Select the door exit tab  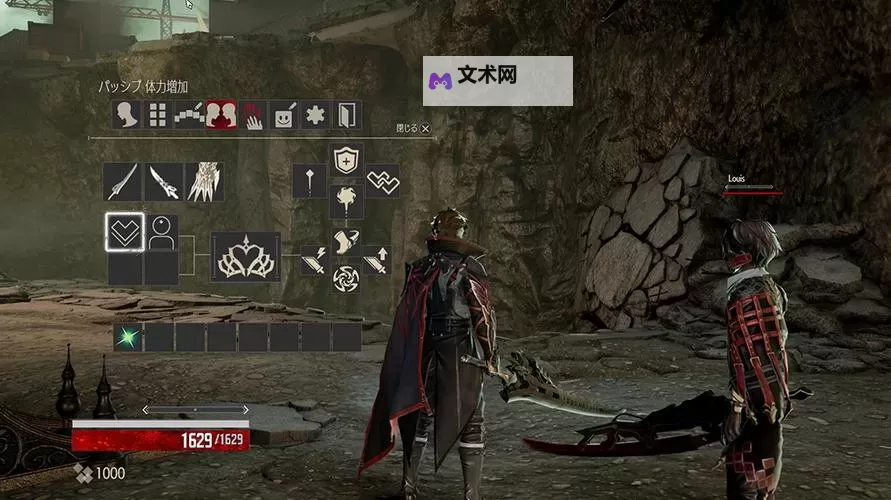click(x=347, y=115)
